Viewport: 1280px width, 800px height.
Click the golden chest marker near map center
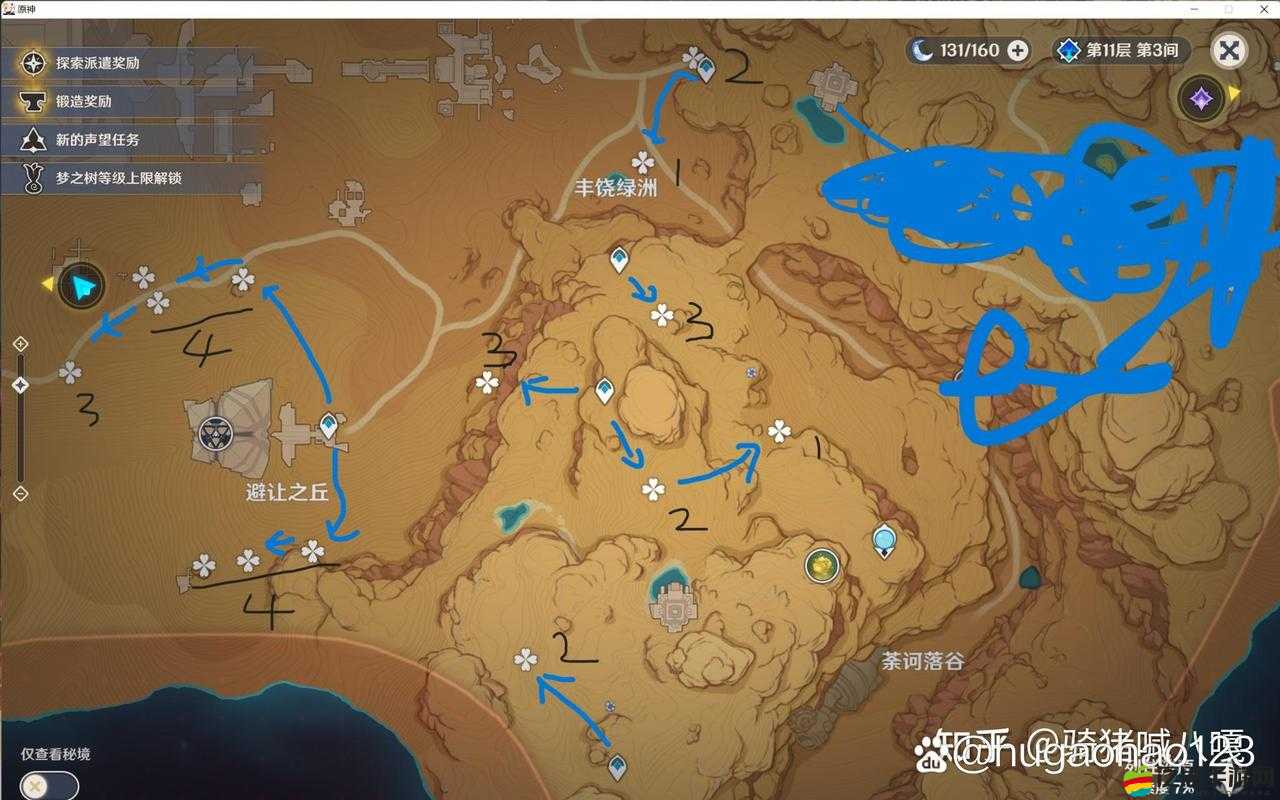(x=820, y=566)
